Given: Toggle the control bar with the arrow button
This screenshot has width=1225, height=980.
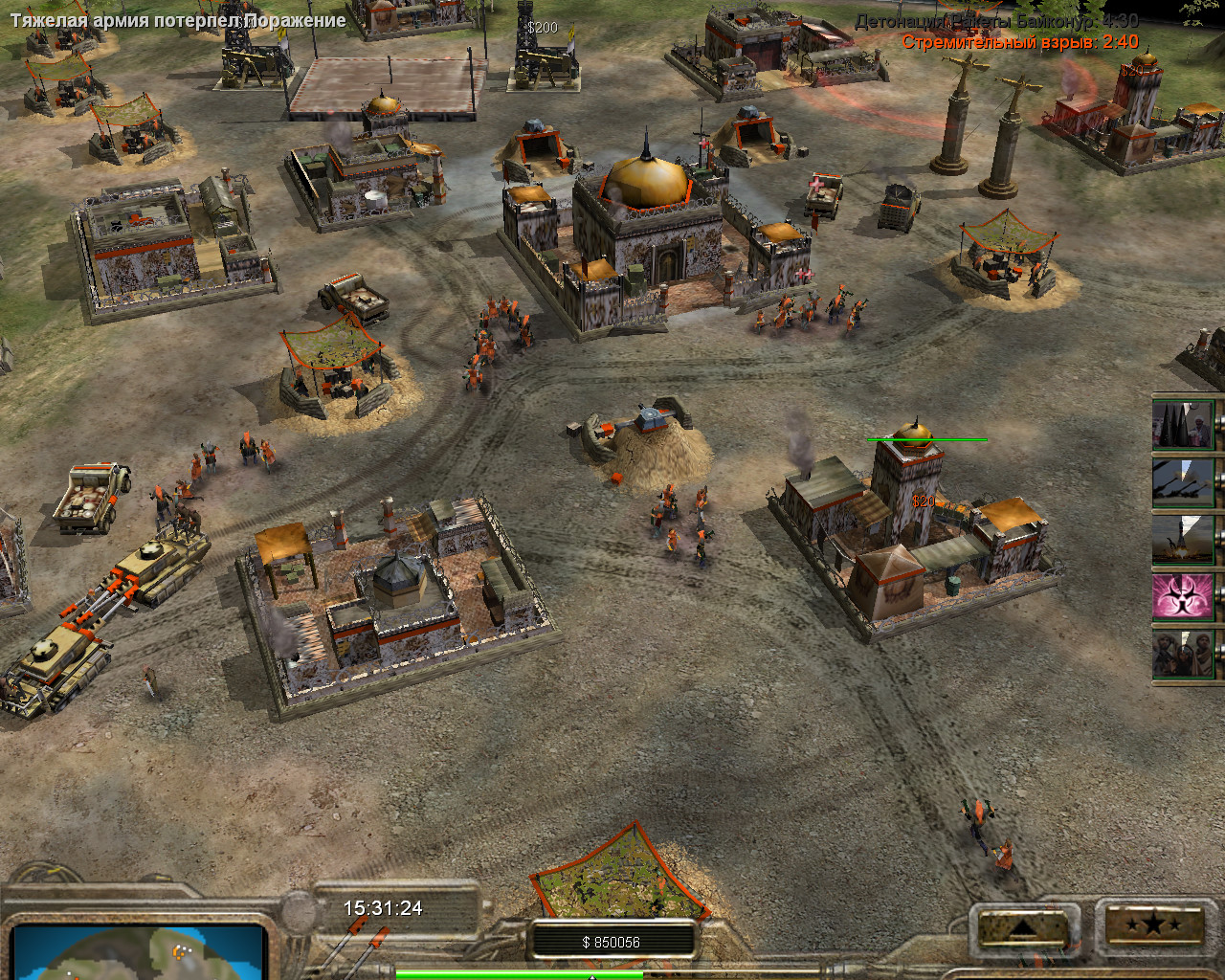Looking at the screenshot, I should click(1022, 927).
